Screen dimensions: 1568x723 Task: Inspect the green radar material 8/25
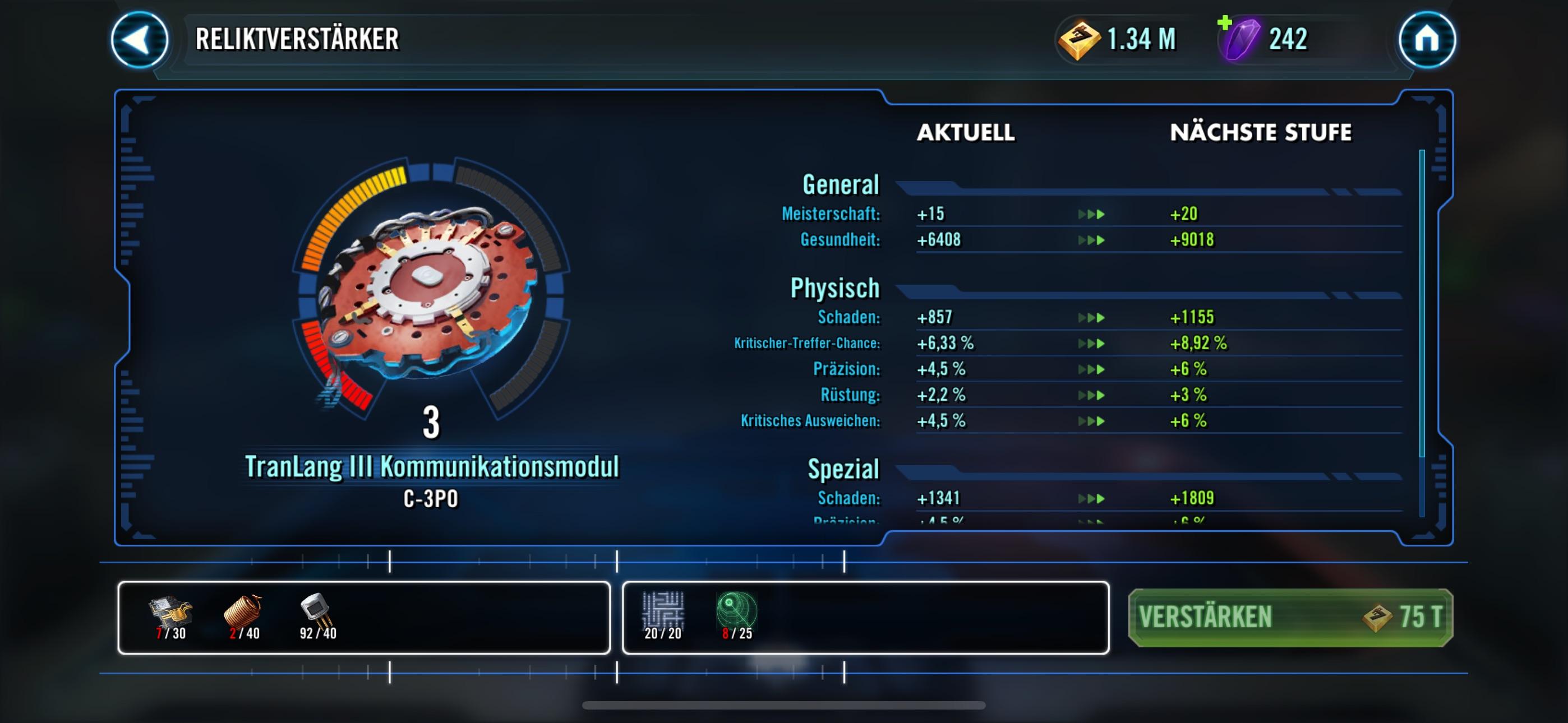736,616
